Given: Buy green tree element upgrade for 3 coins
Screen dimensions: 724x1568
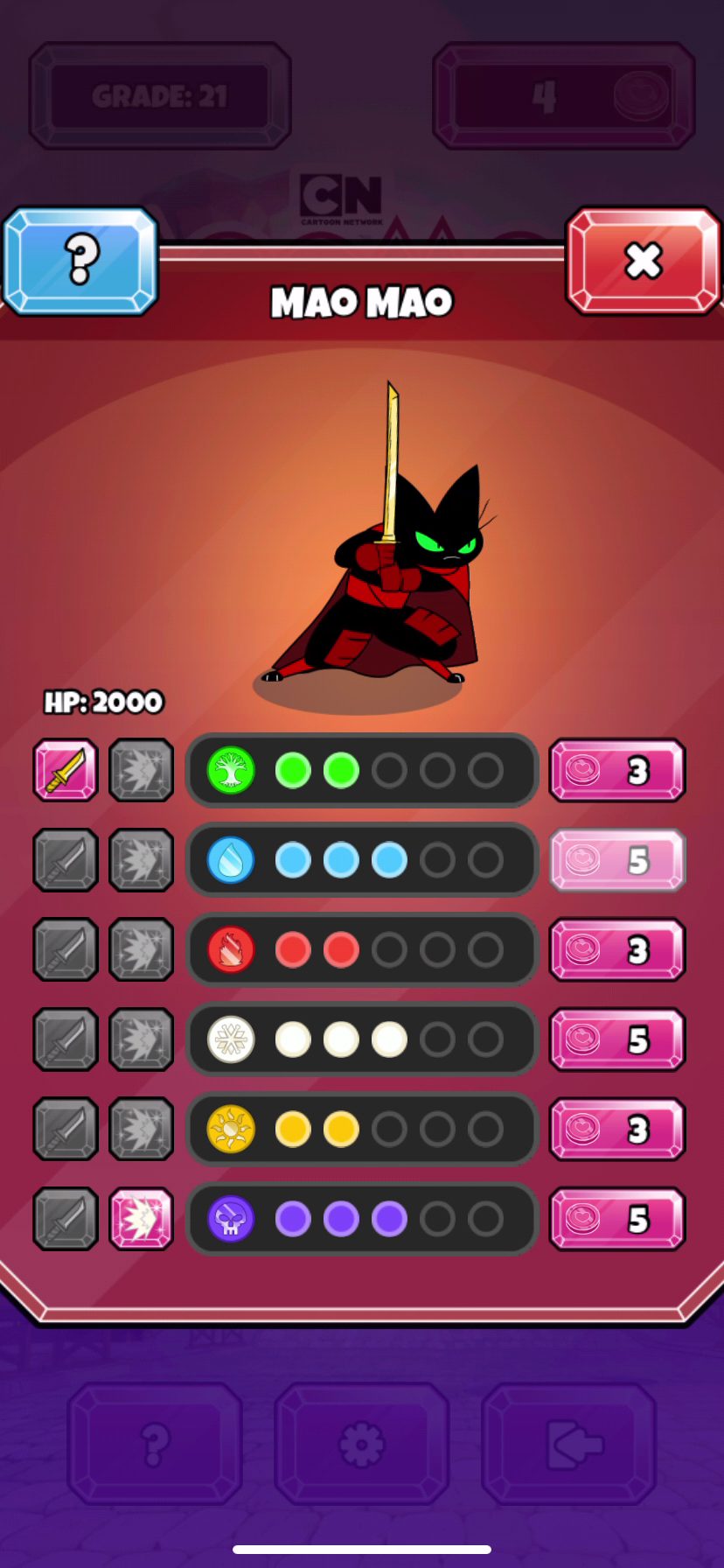Looking at the screenshot, I should tap(617, 771).
